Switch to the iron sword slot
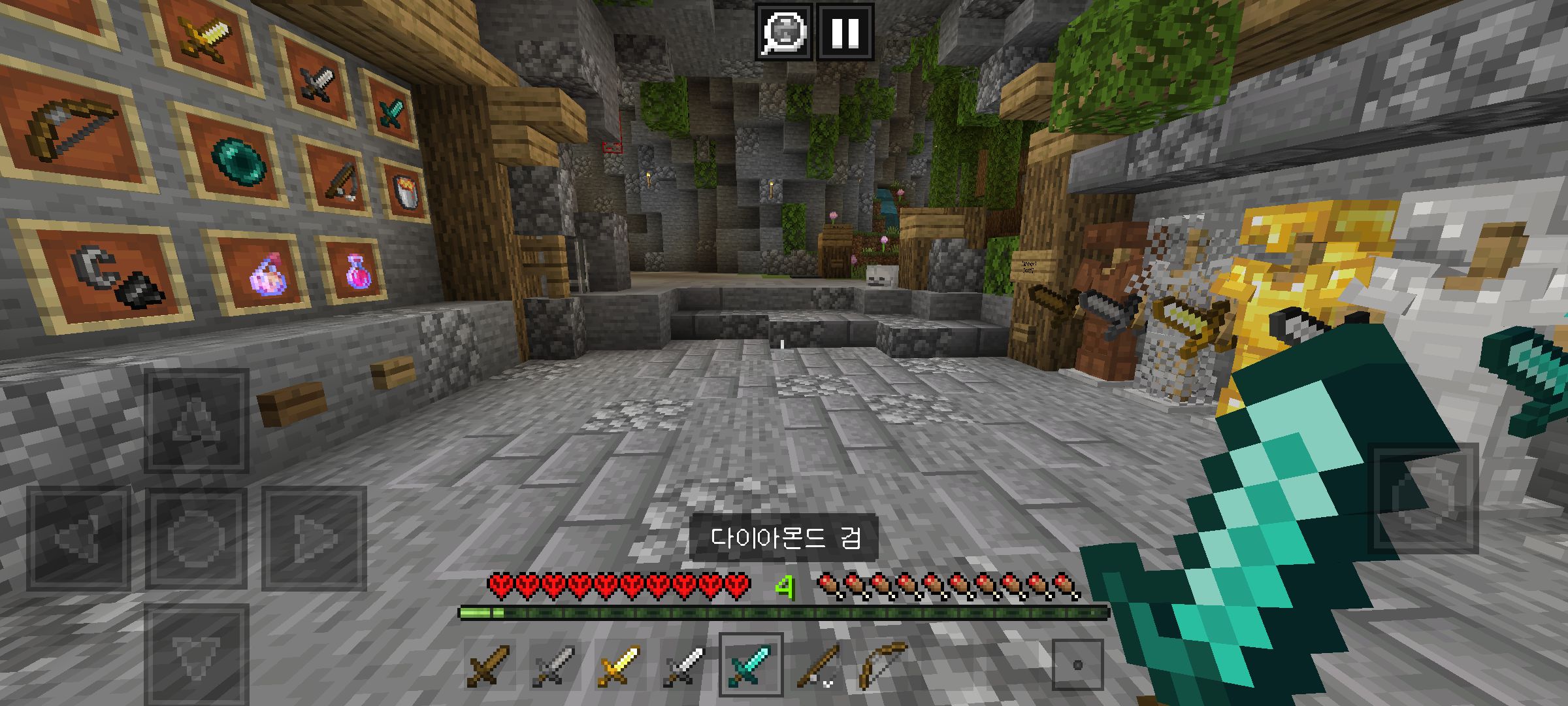This screenshot has width=1568, height=706. (x=684, y=665)
